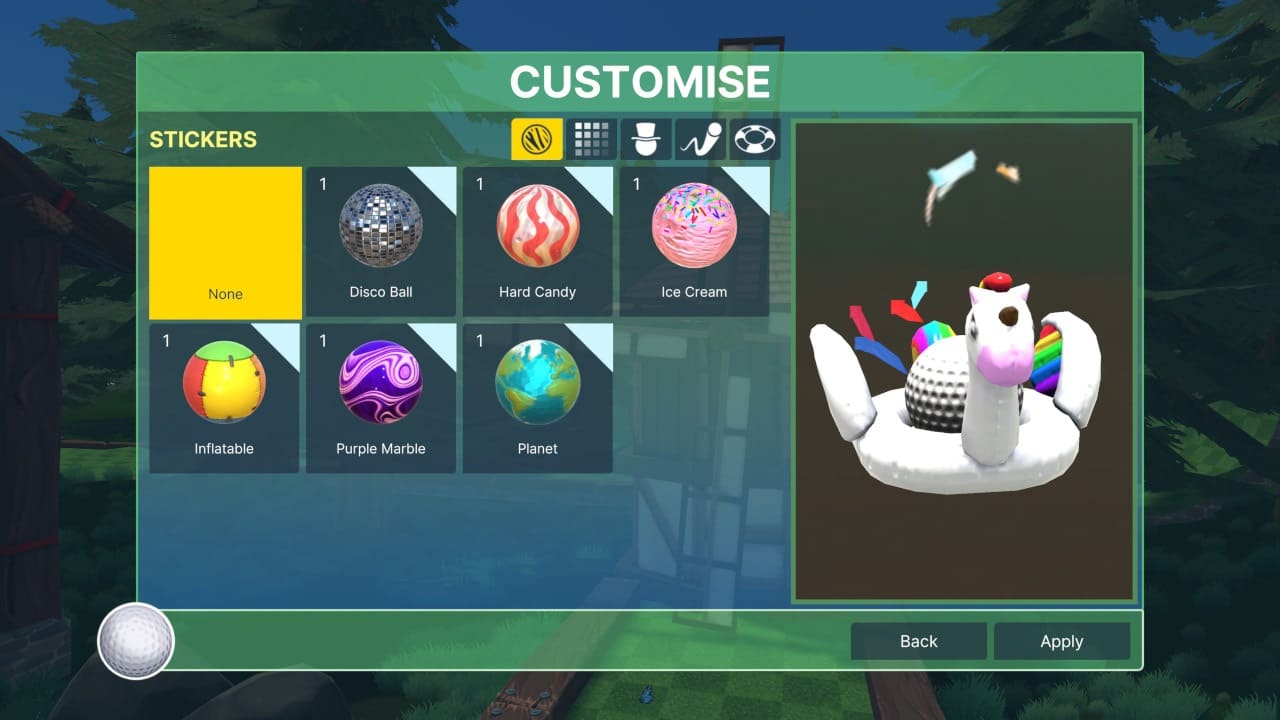This screenshot has width=1280, height=720.
Task: Open the Patterns grid icon
Action: coord(591,139)
